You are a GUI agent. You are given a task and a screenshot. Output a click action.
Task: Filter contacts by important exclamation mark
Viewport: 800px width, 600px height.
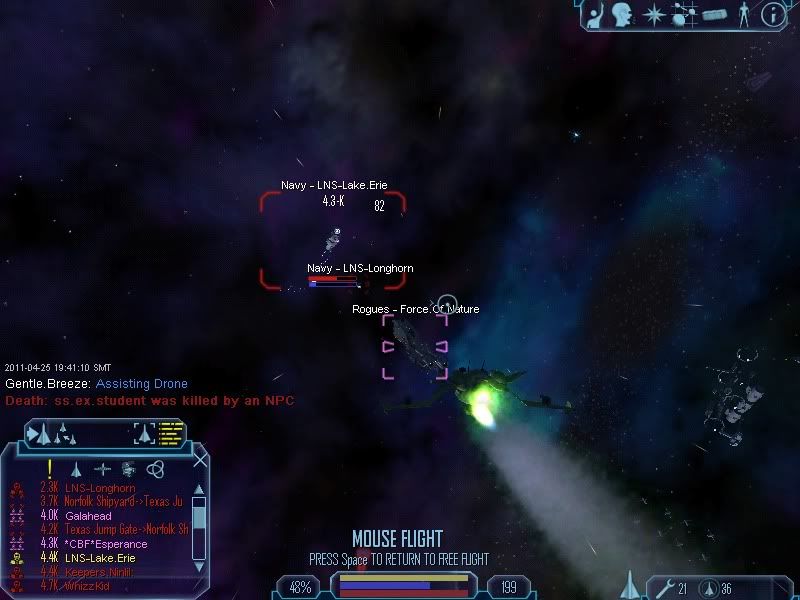coord(49,468)
